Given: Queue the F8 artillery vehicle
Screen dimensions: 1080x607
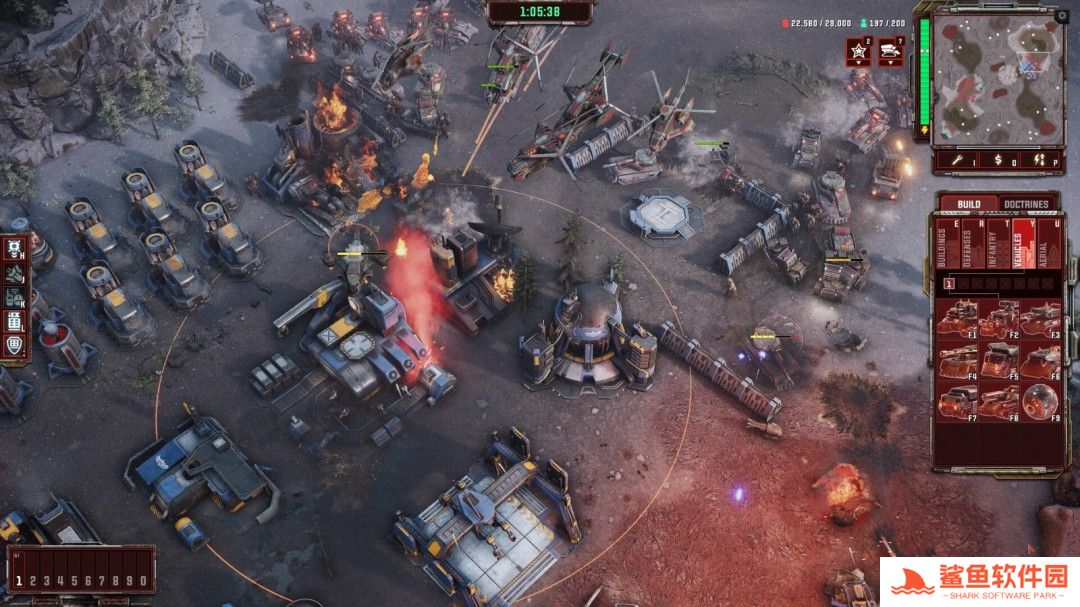Looking at the screenshot, I should (x=999, y=402).
